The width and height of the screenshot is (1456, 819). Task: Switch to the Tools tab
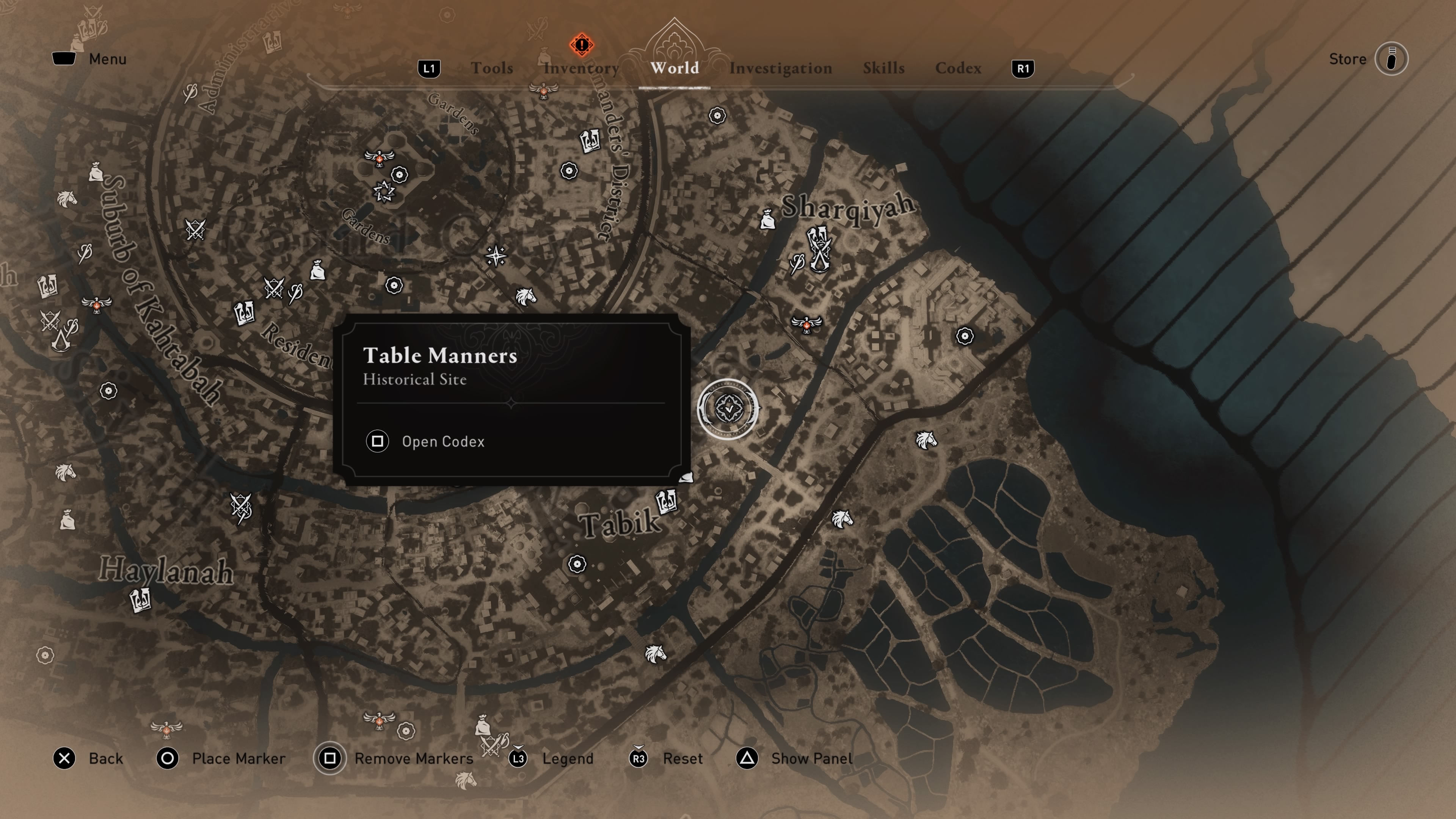[x=492, y=68]
